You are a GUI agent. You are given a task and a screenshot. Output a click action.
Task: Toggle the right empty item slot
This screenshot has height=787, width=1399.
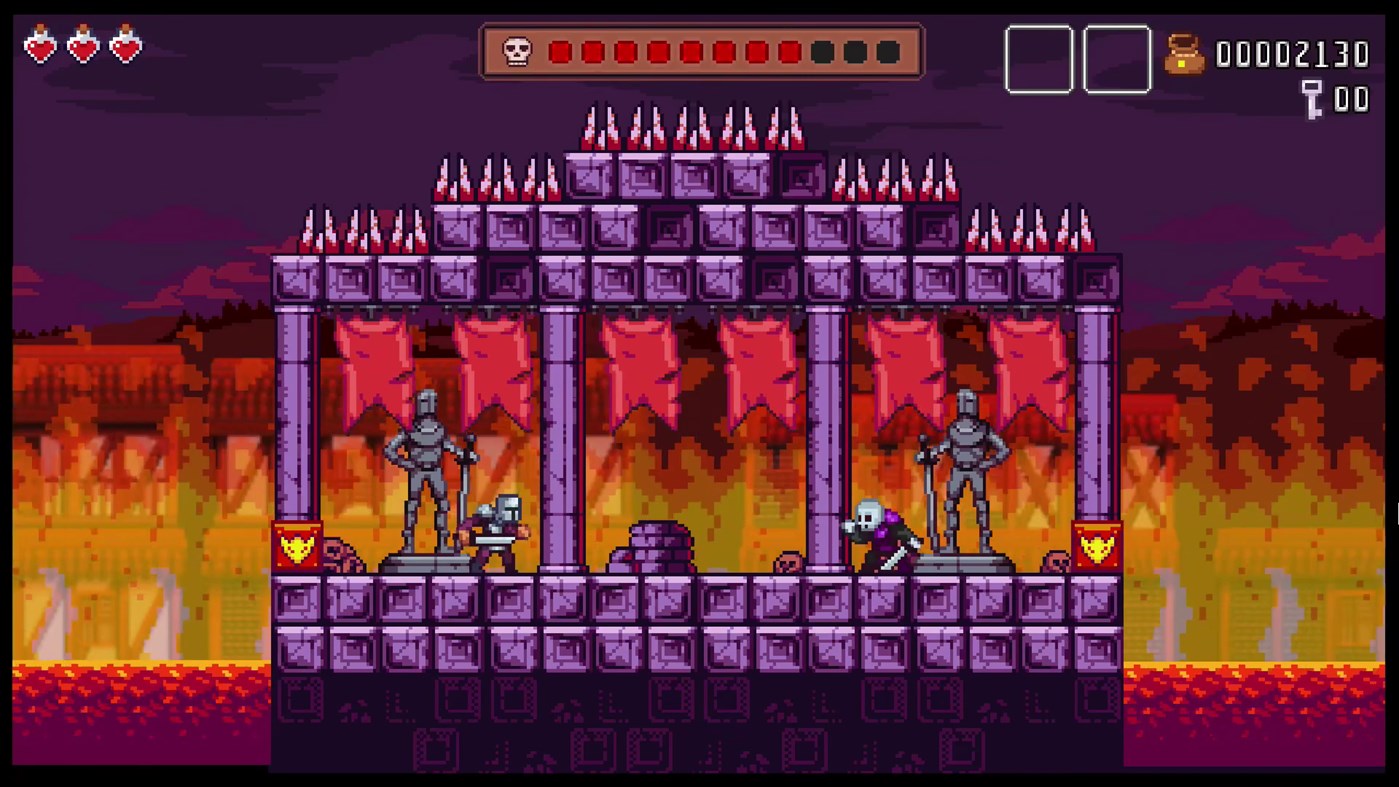pyautogui.click(x=1117, y=60)
